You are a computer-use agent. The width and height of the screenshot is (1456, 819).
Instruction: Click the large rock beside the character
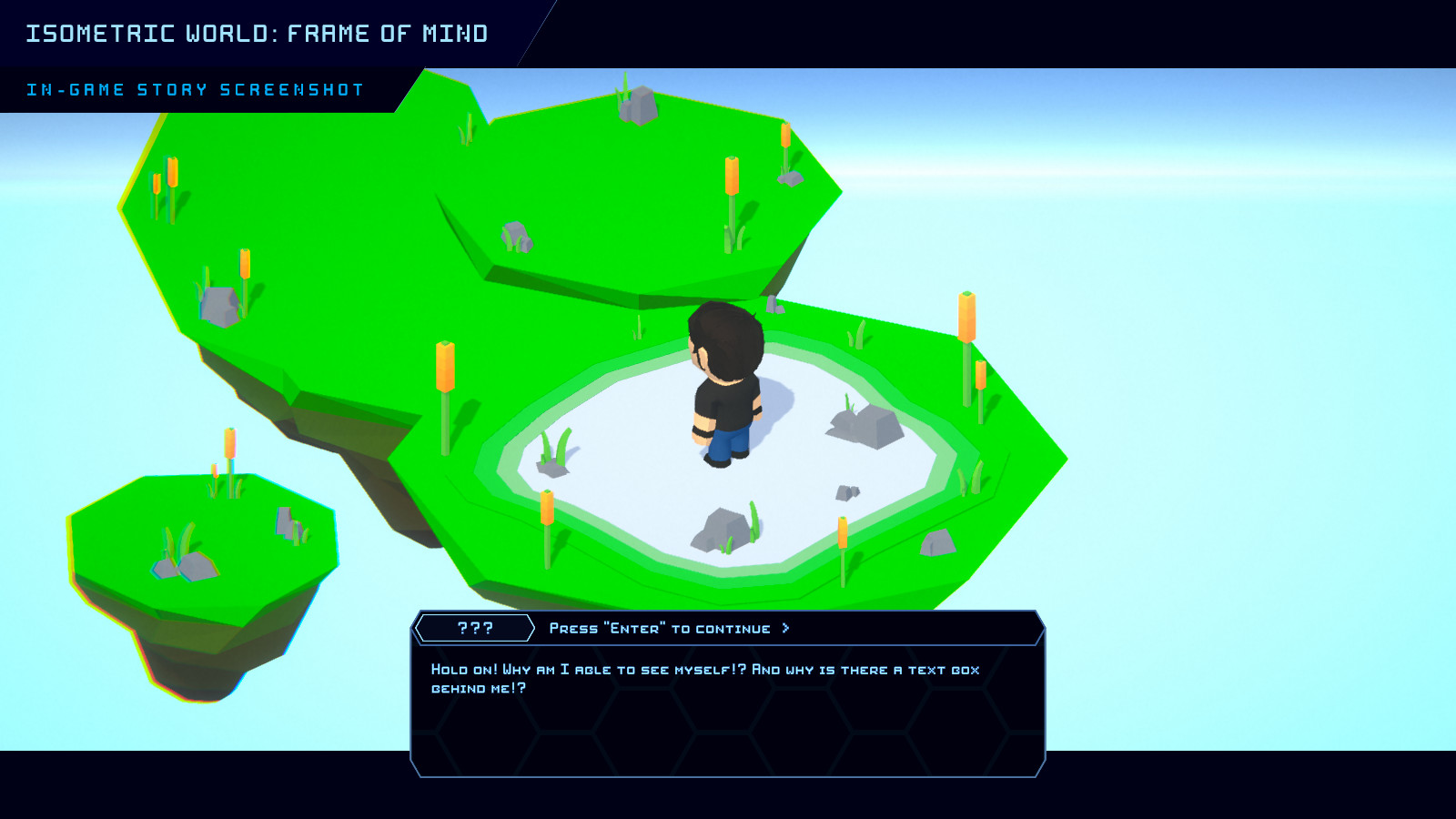[858, 423]
